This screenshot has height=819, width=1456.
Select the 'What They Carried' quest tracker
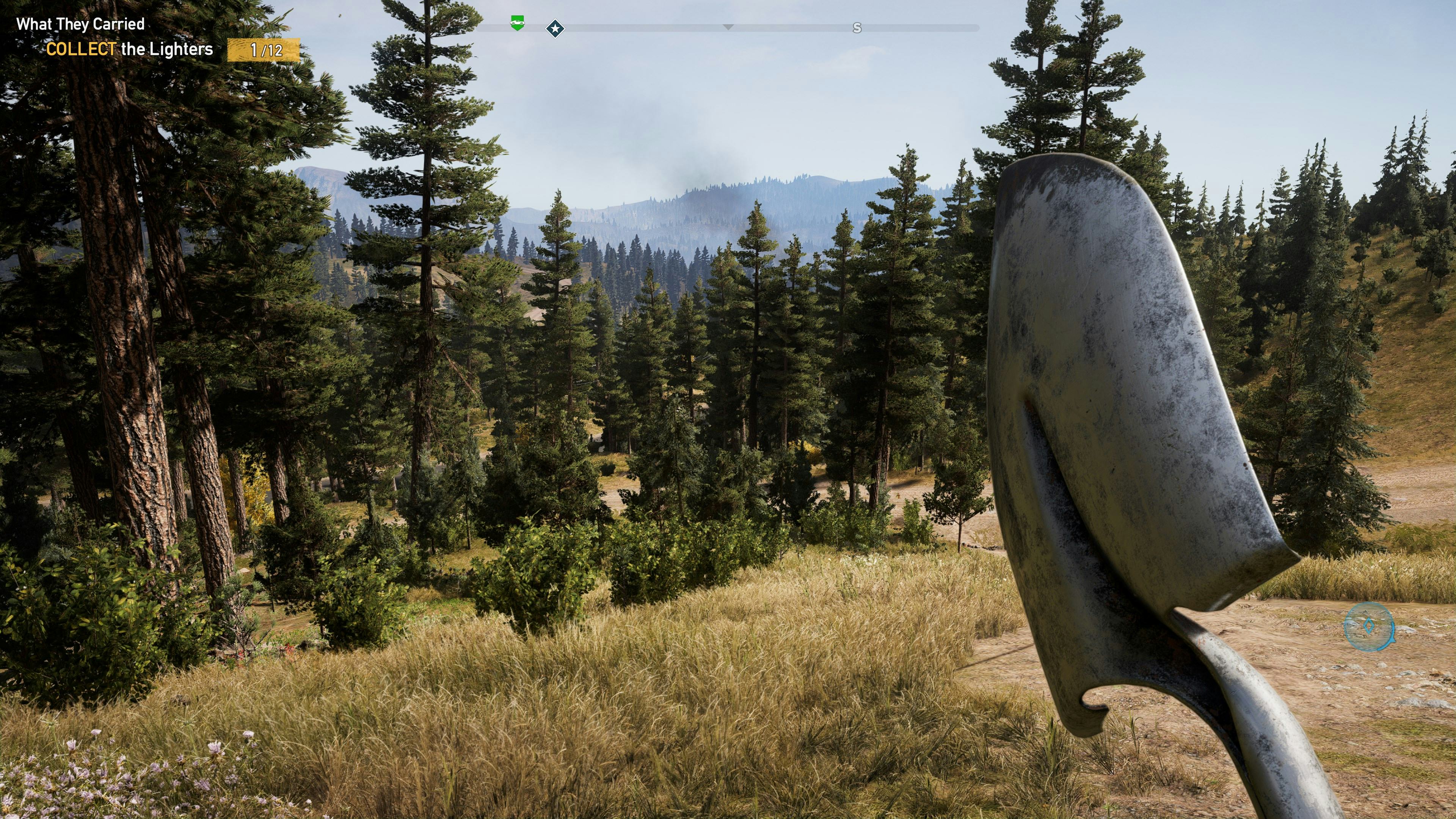click(80, 24)
